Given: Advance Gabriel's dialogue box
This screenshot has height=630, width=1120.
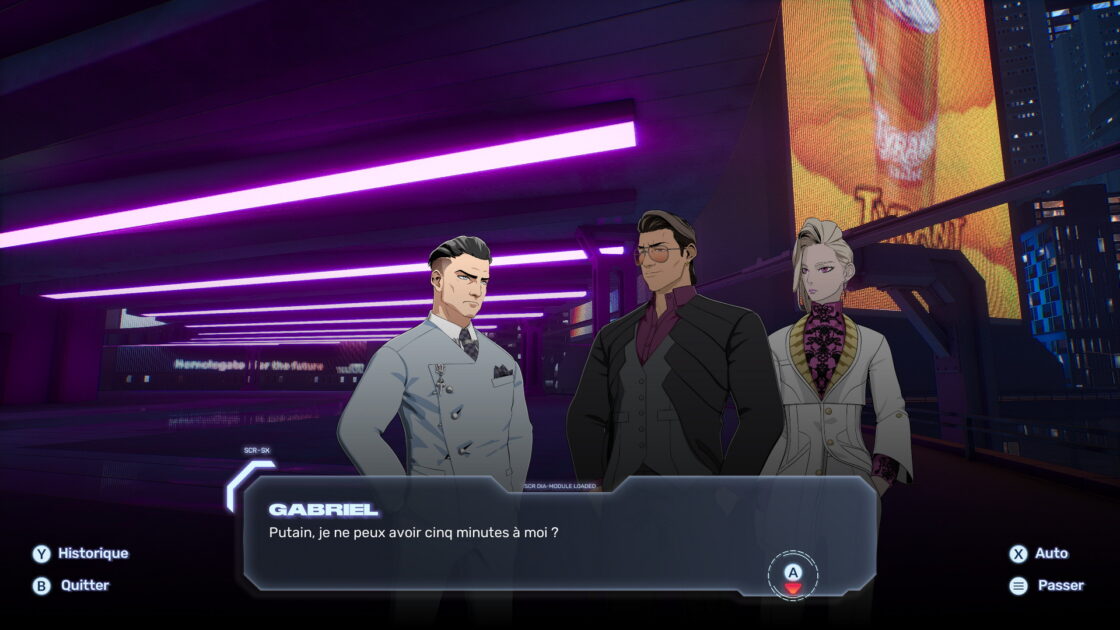Looking at the screenshot, I should tap(793, 575).
